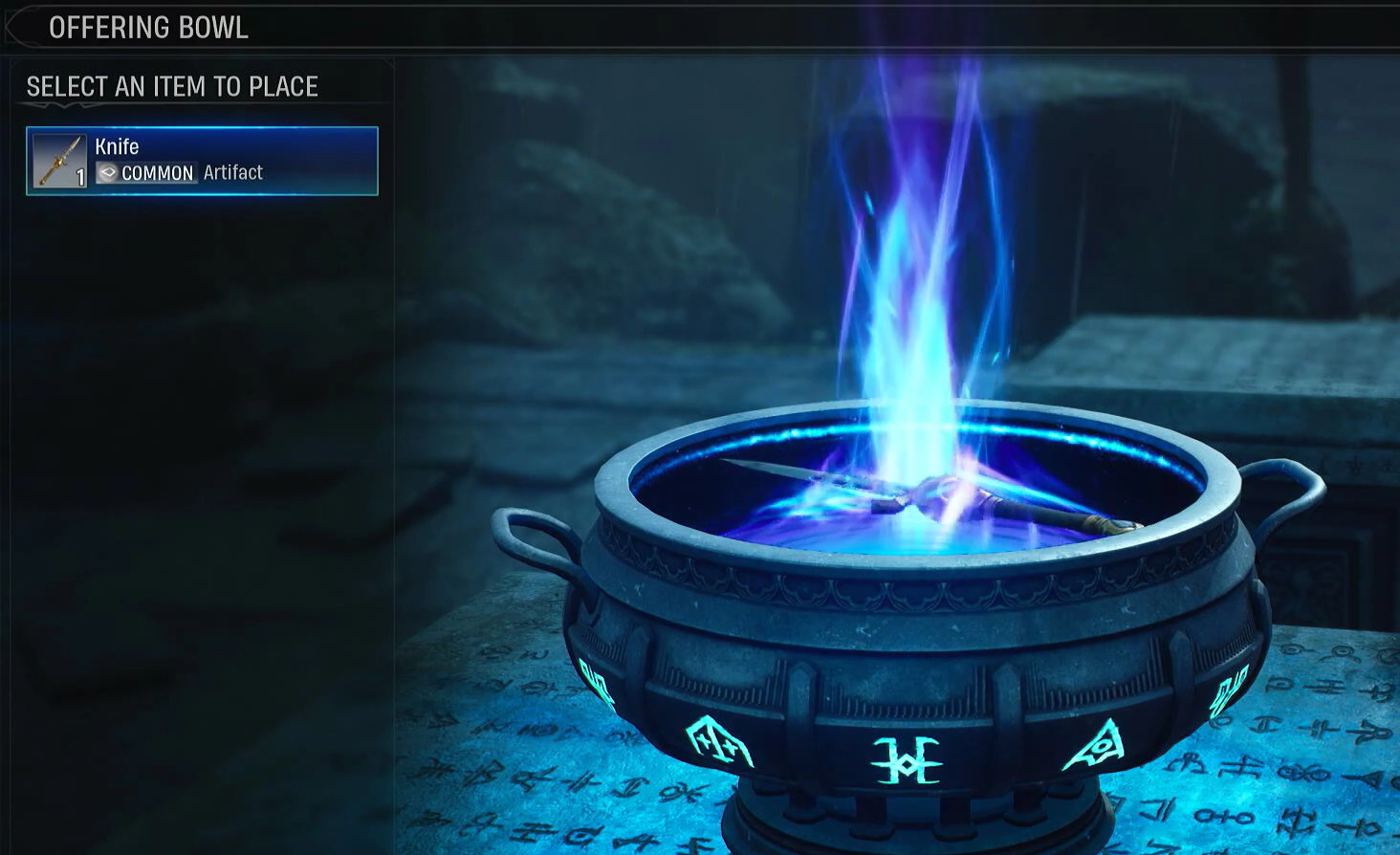Click the Artifact type label
The height and width of the screenshot is (855, 1400).
tap(234, 172)
